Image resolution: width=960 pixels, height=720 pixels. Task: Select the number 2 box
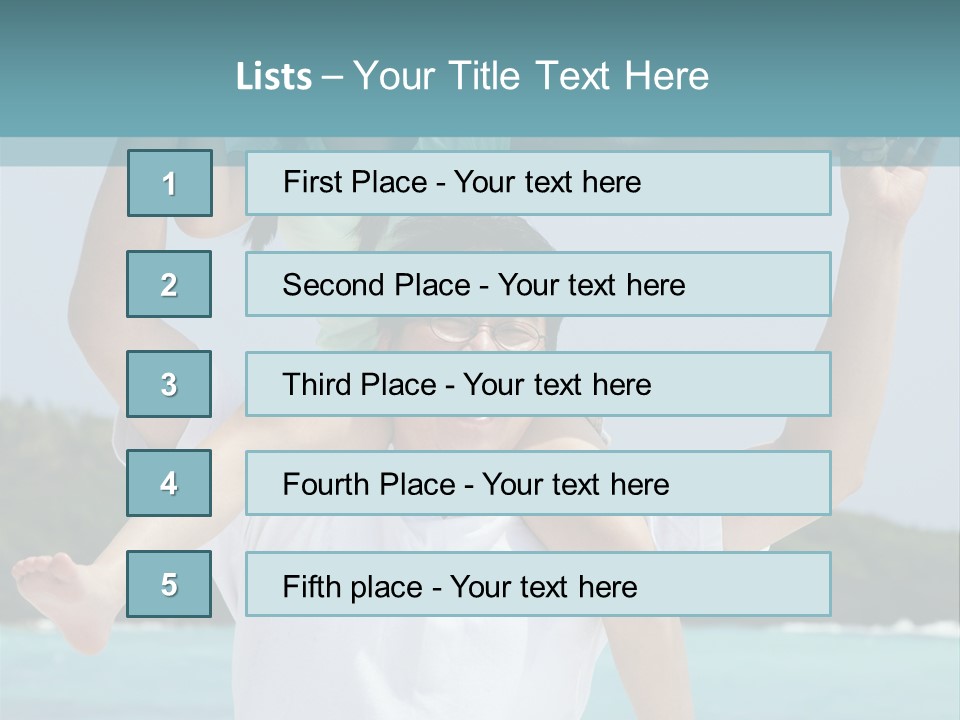[169, 284]
